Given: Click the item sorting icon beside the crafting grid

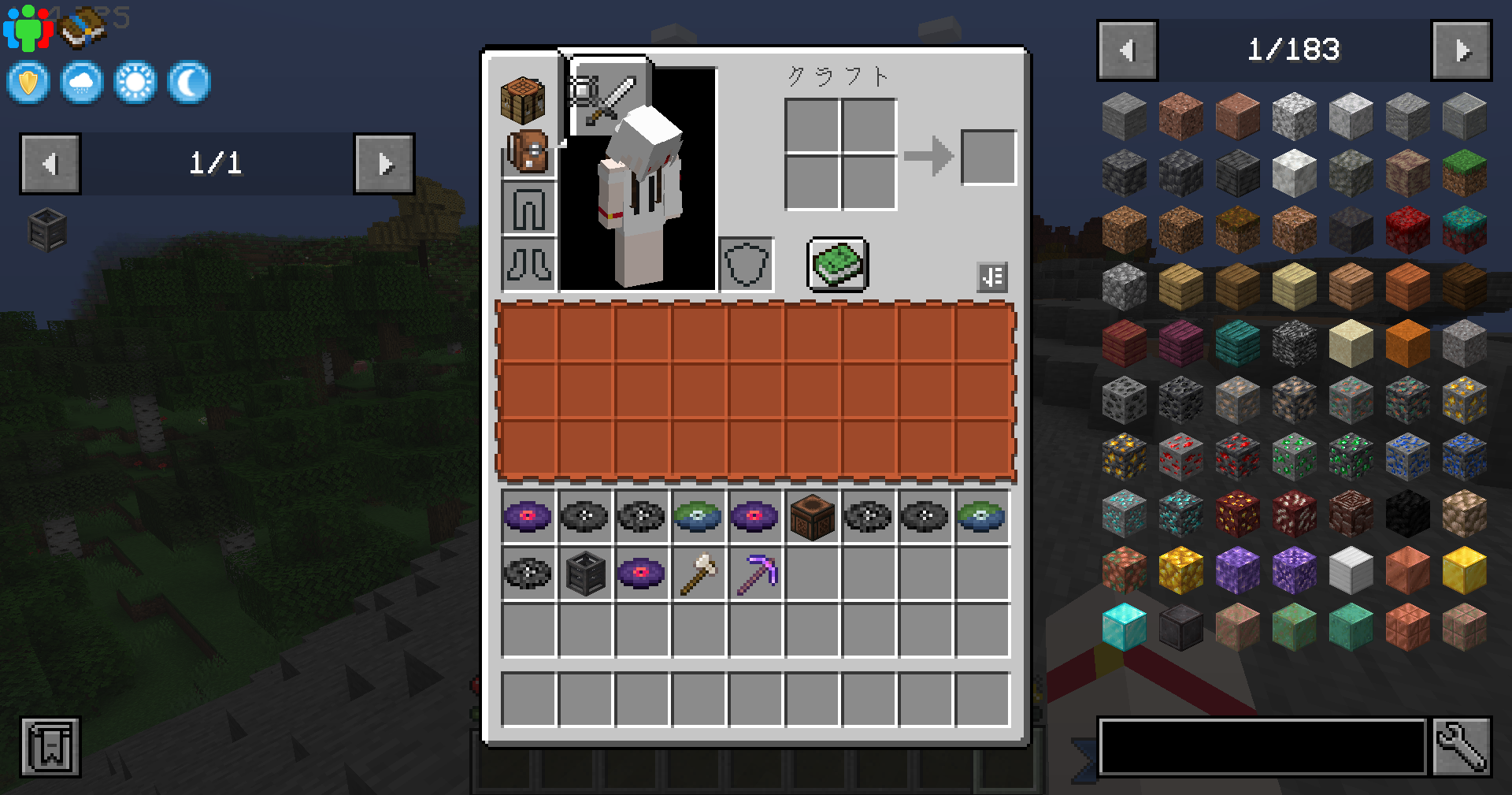Looking at the screenshot, I should pos(991,277).
